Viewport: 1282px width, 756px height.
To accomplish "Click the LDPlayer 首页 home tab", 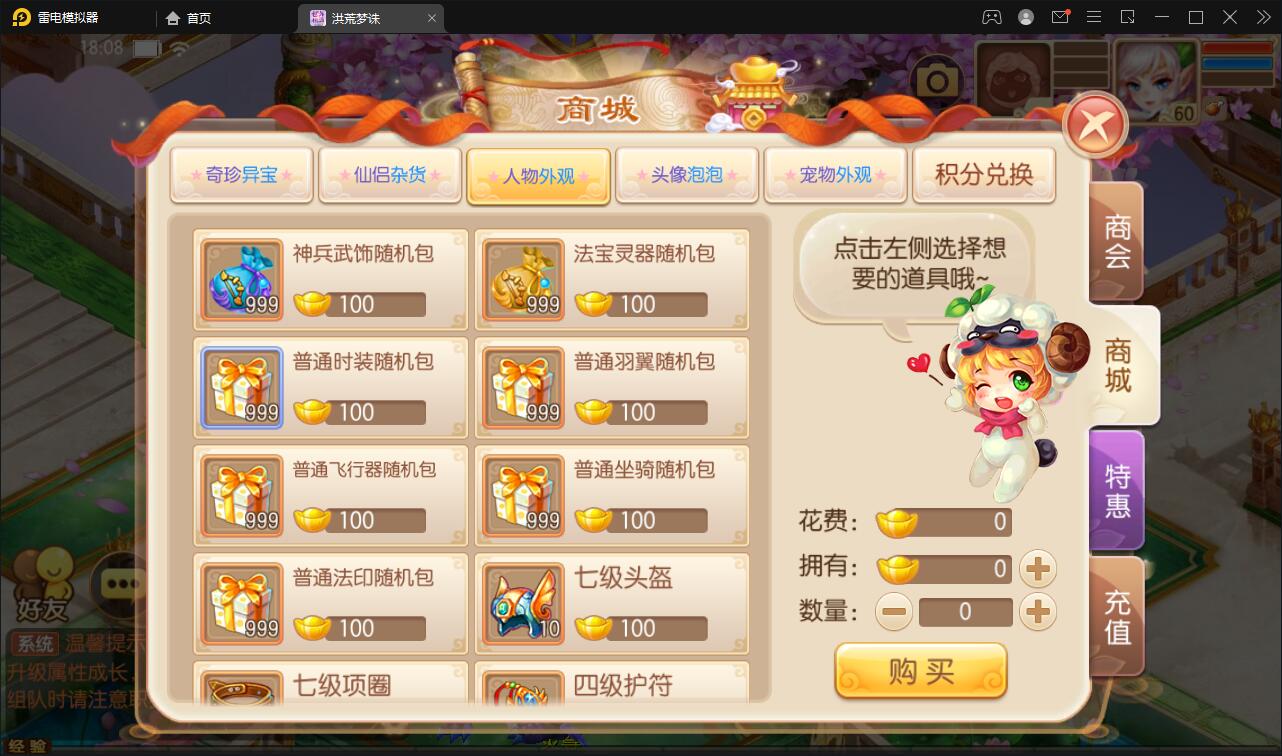I will point(189,17).
